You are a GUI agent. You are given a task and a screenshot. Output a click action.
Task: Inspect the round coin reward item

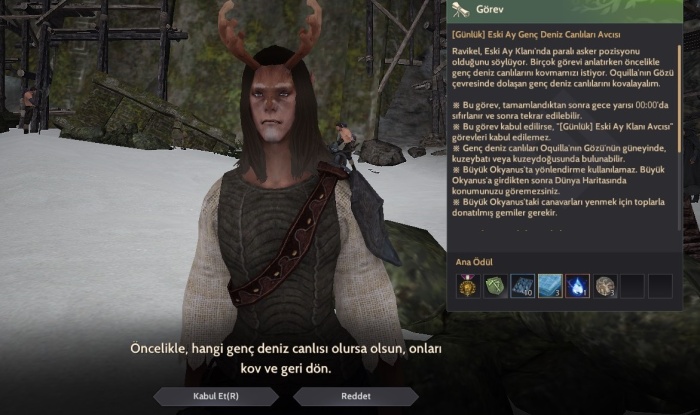point(605,286)
